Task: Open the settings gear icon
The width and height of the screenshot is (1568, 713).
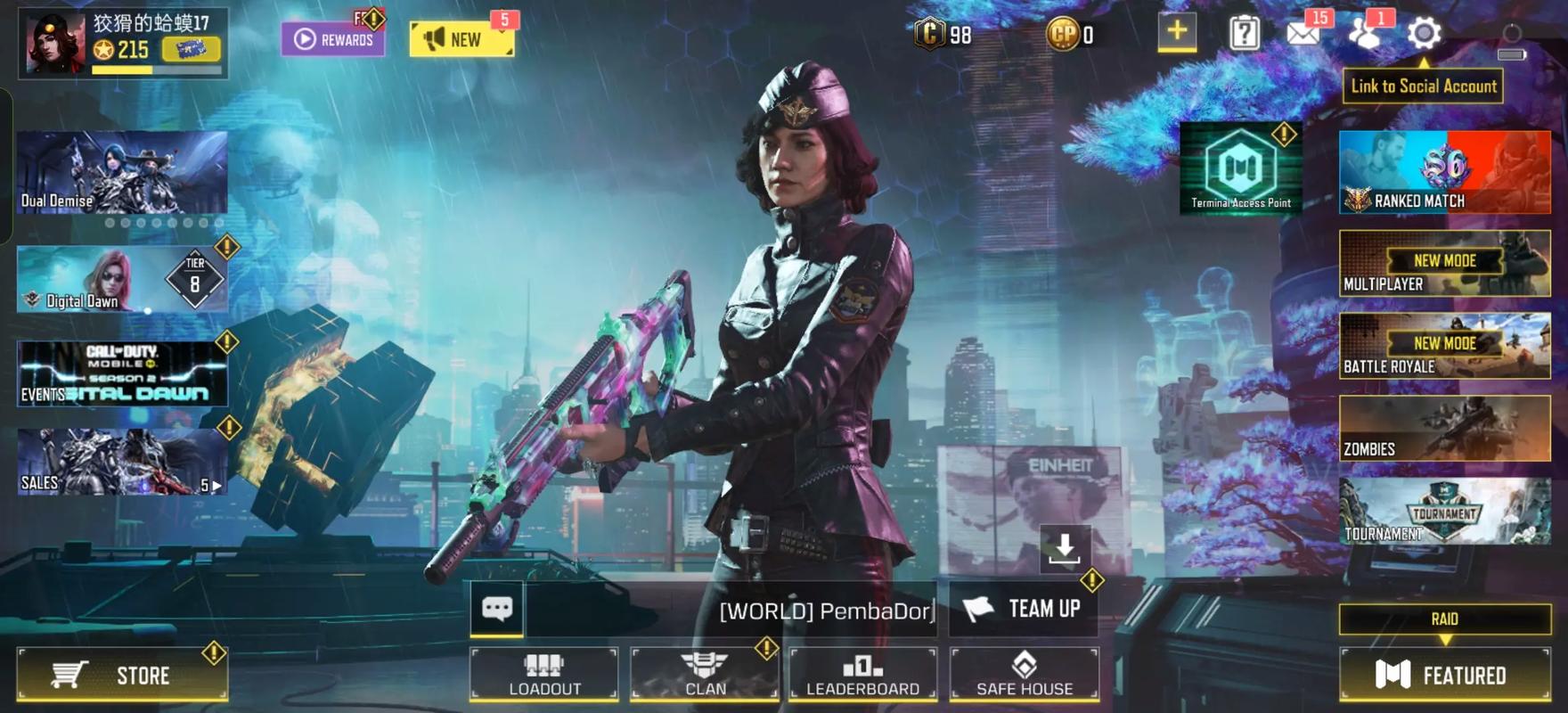Action: coord(1424,34)
